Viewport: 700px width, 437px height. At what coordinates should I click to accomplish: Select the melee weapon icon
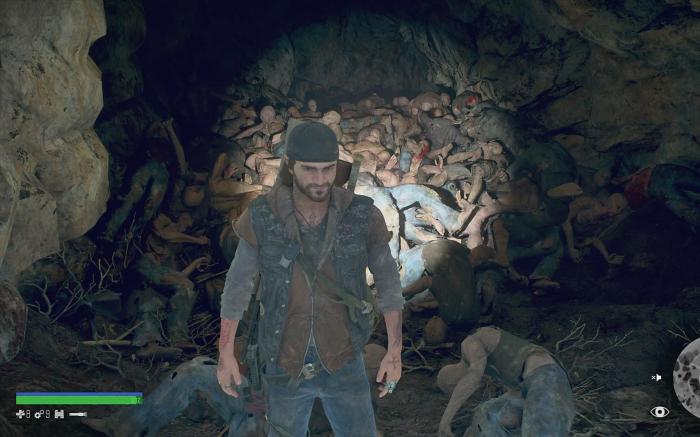pos(78,414)
